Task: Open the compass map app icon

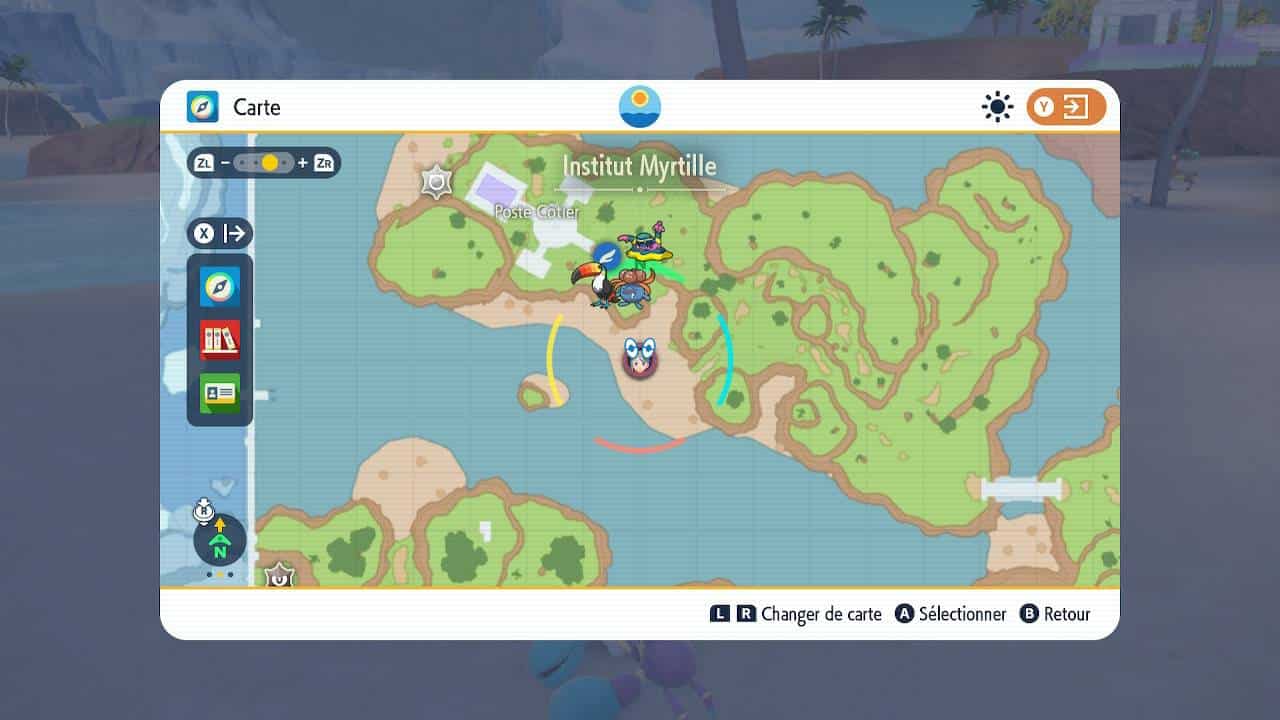Action: [x=220, y=287]
